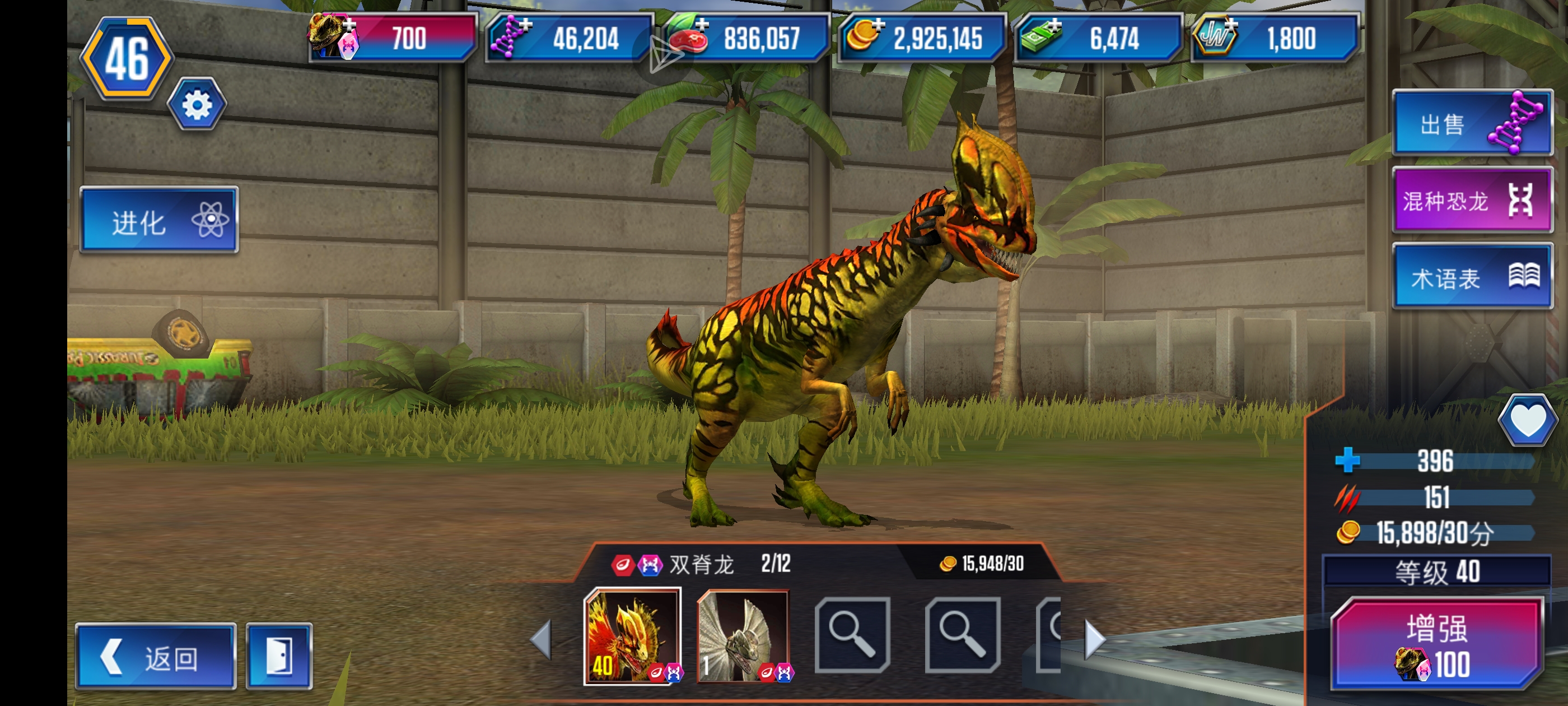Select the level 40 Dilophosaurus thumbnail
Screen dimensions: 1568x706
click(x=632, y=637)
